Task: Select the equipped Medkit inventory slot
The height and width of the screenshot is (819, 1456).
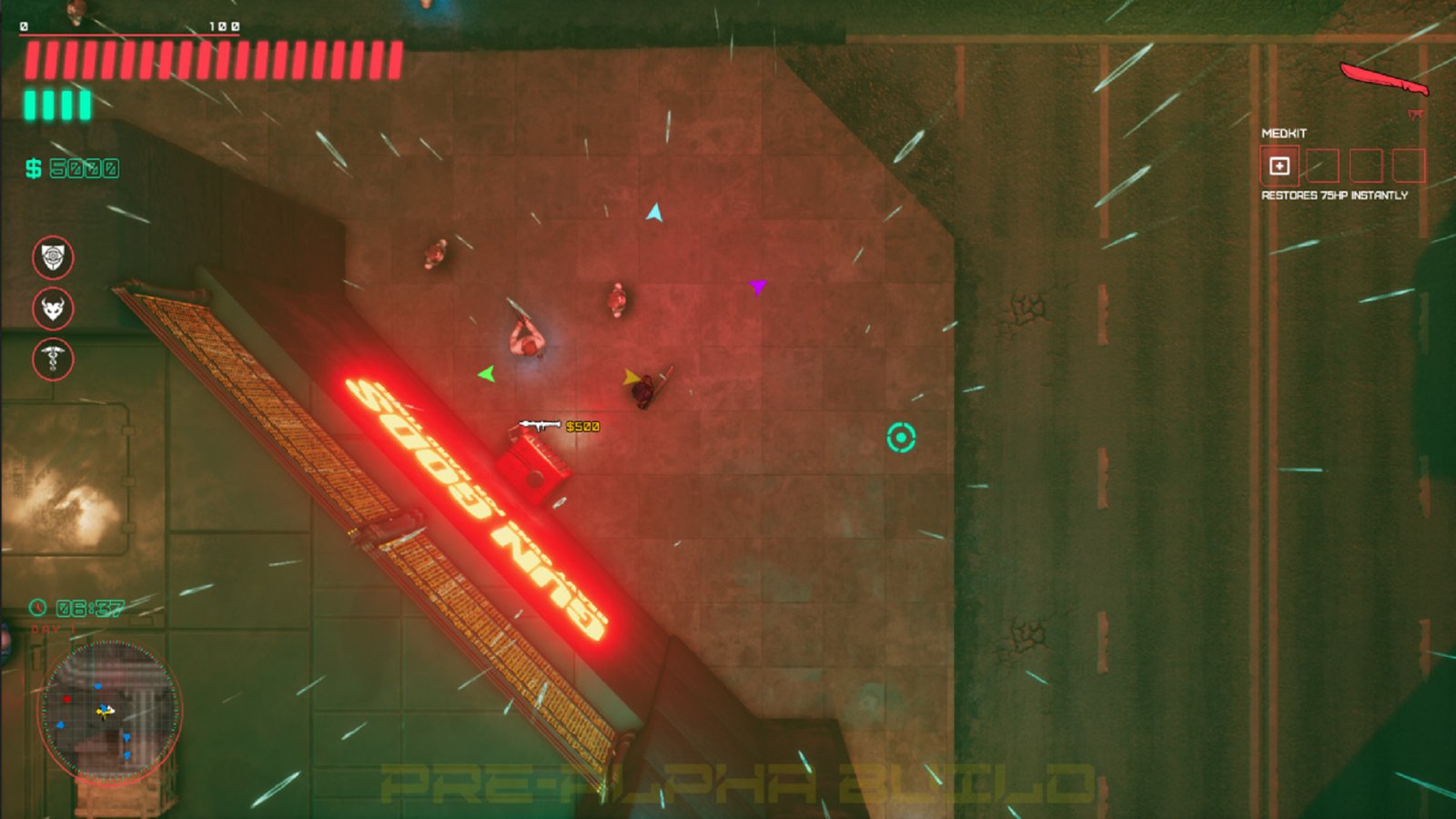Action: point(1279,165)
